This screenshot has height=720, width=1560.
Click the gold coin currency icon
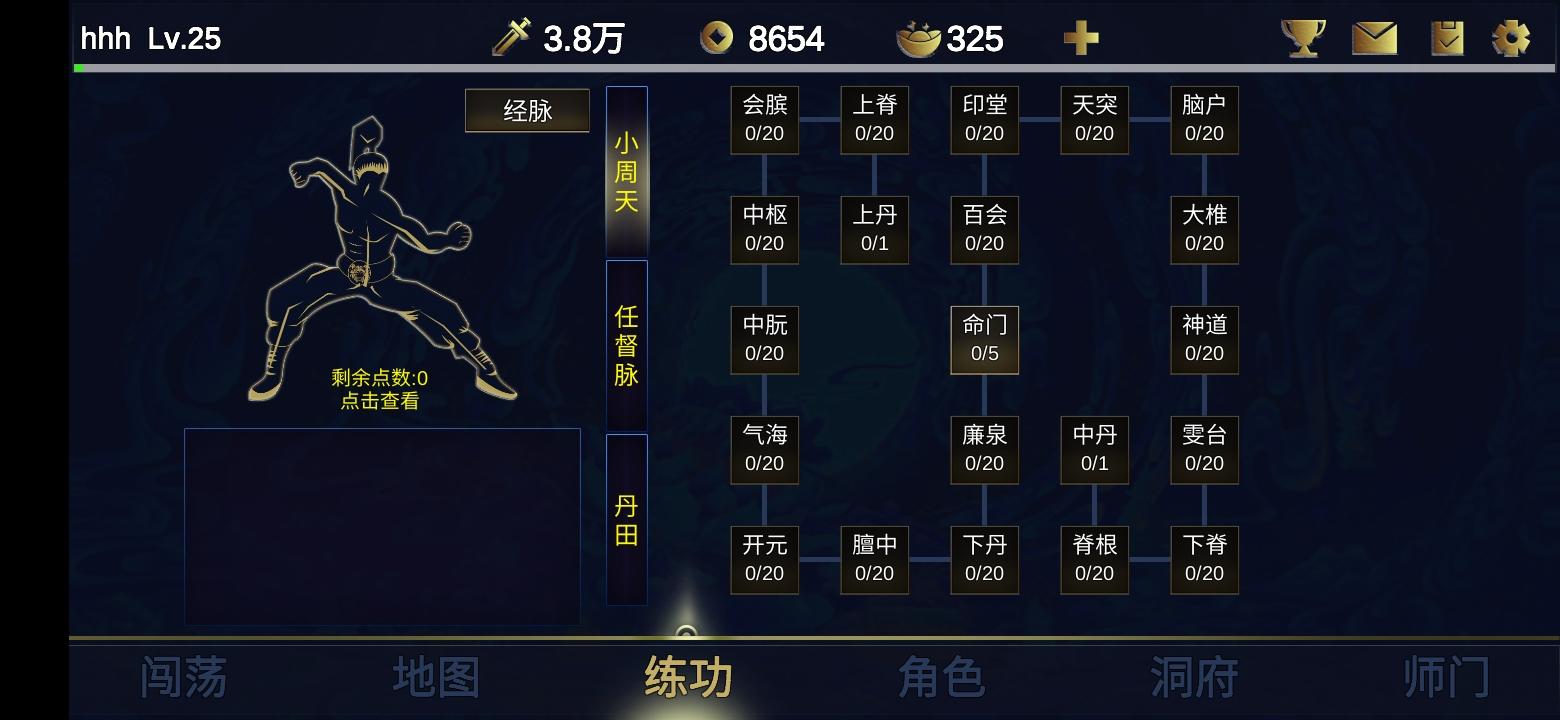pos(716,38)
